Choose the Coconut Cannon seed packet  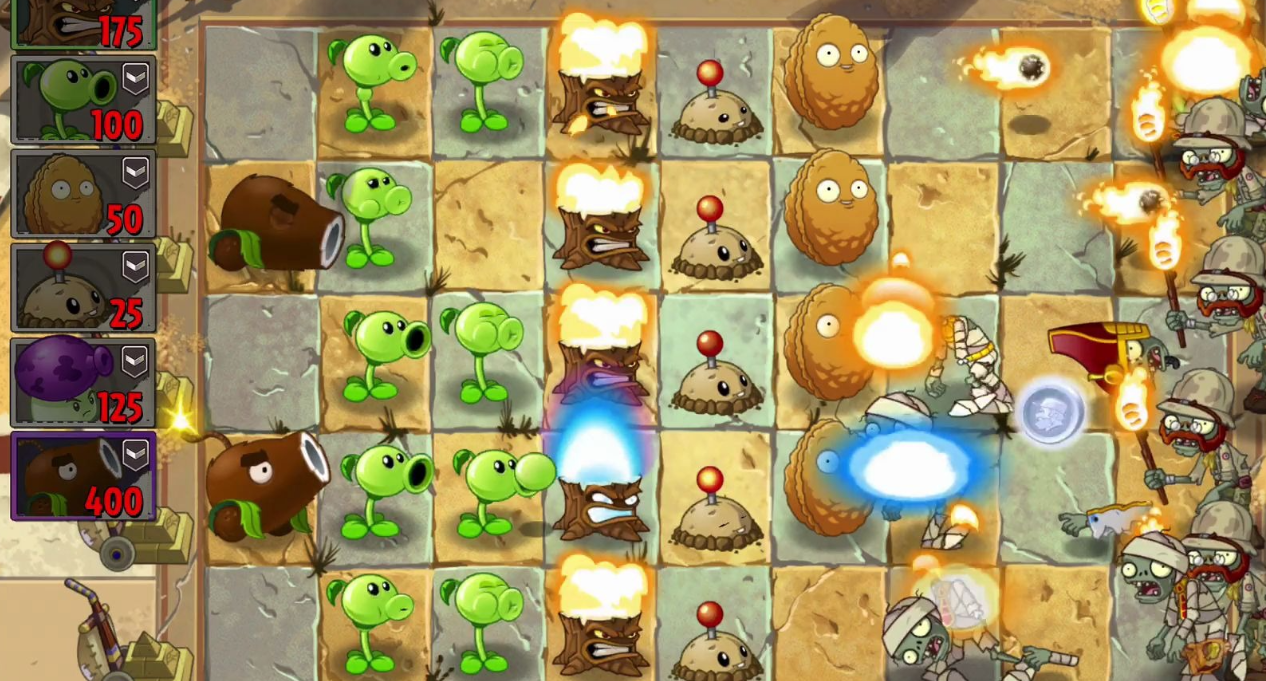click(83, 476)
